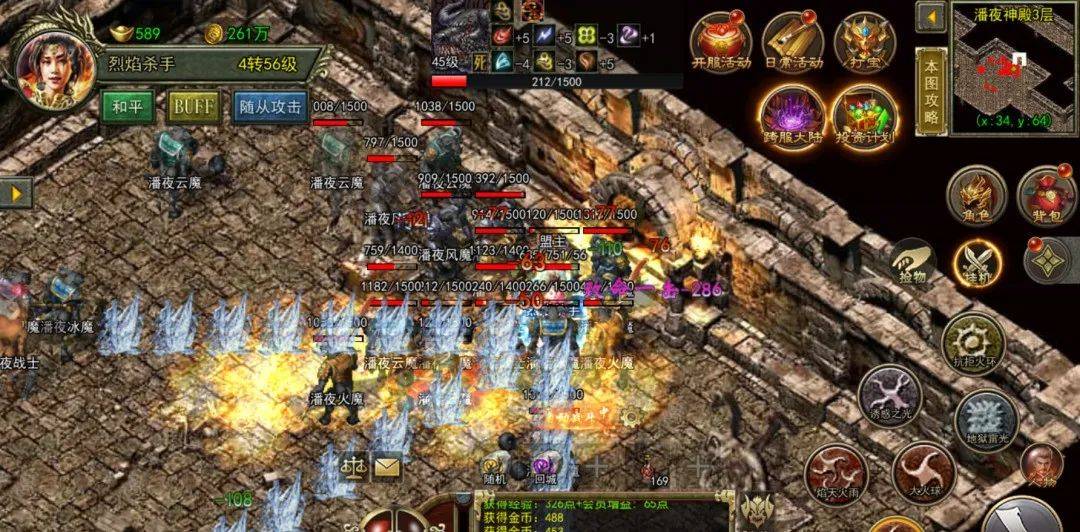
Task: Open the 角色 character sheet
Action: (976, 194)
